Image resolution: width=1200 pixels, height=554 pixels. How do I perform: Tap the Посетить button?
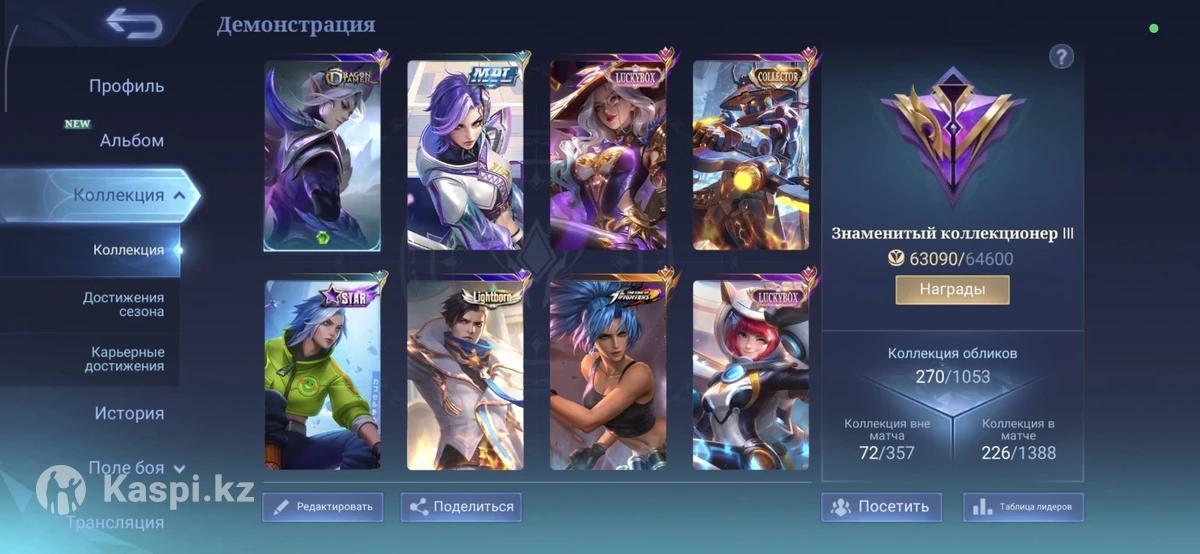click(x=882, y=507)
